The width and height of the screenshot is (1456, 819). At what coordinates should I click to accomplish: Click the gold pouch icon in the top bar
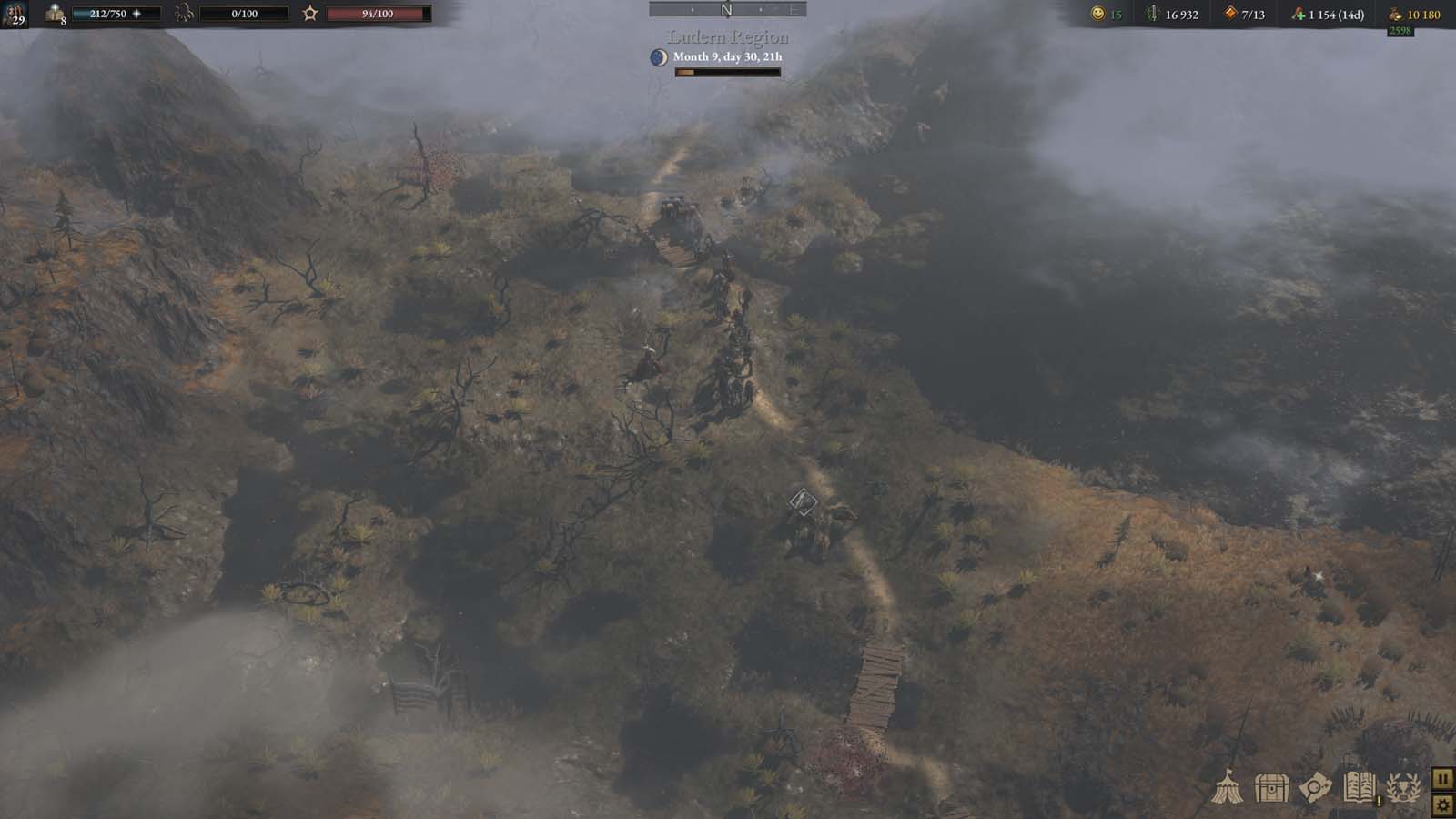pos(1394,14)
